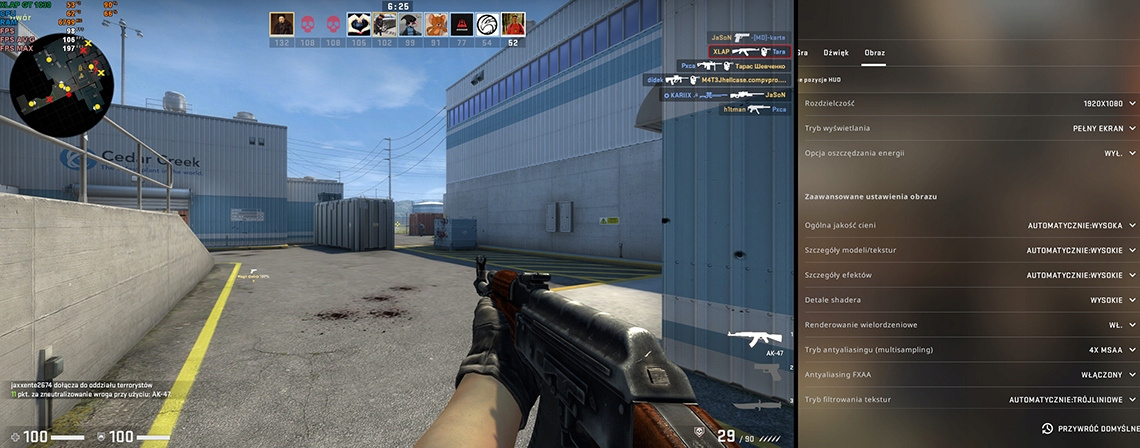This screenshot has height=448, width=1140.
Task: Switch to the Dźwięk settings tab
Action: pyautogui.click(x=835, y=52)
